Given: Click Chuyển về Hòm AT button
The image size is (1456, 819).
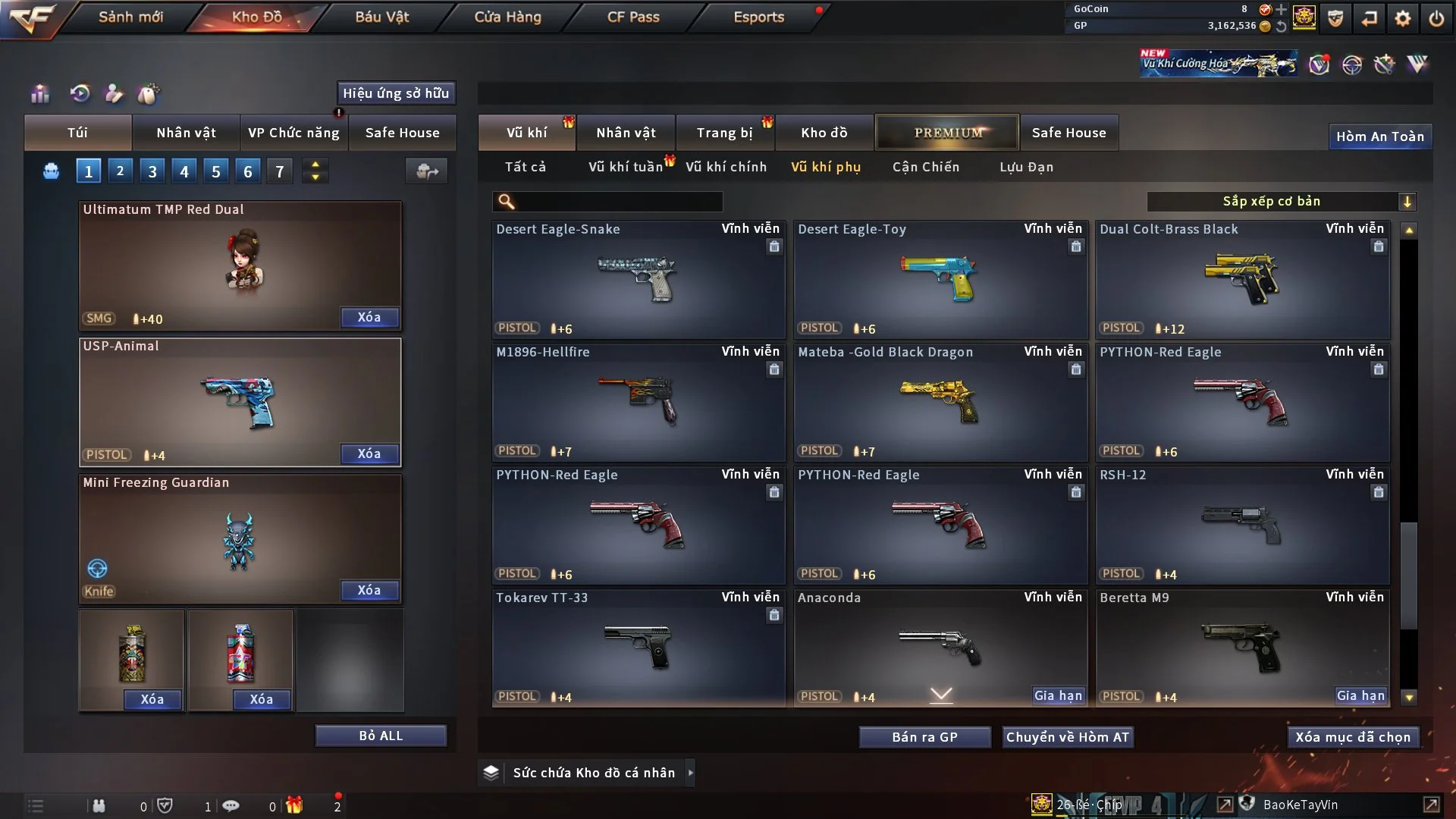Looking at the screenshot, I should pos(1068,737).
